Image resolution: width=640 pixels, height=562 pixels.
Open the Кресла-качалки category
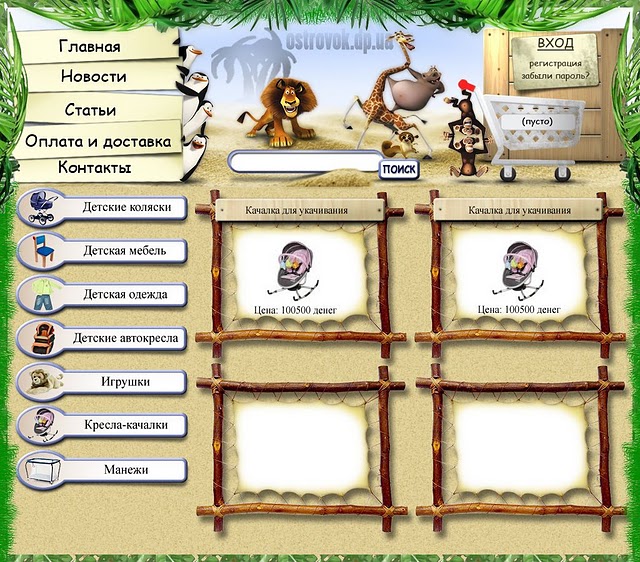coord(125,425)
